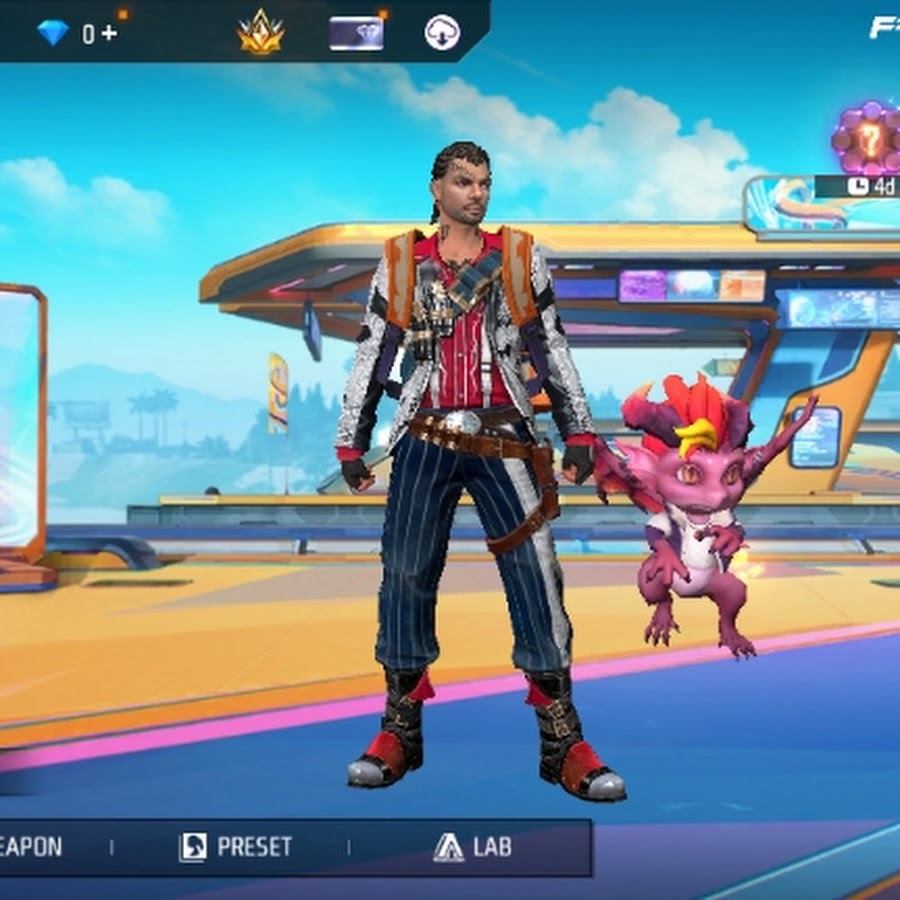Screen dimensions: 900x900
Task: Tap the cloud download icon
Action: click(x=441, y=33)
